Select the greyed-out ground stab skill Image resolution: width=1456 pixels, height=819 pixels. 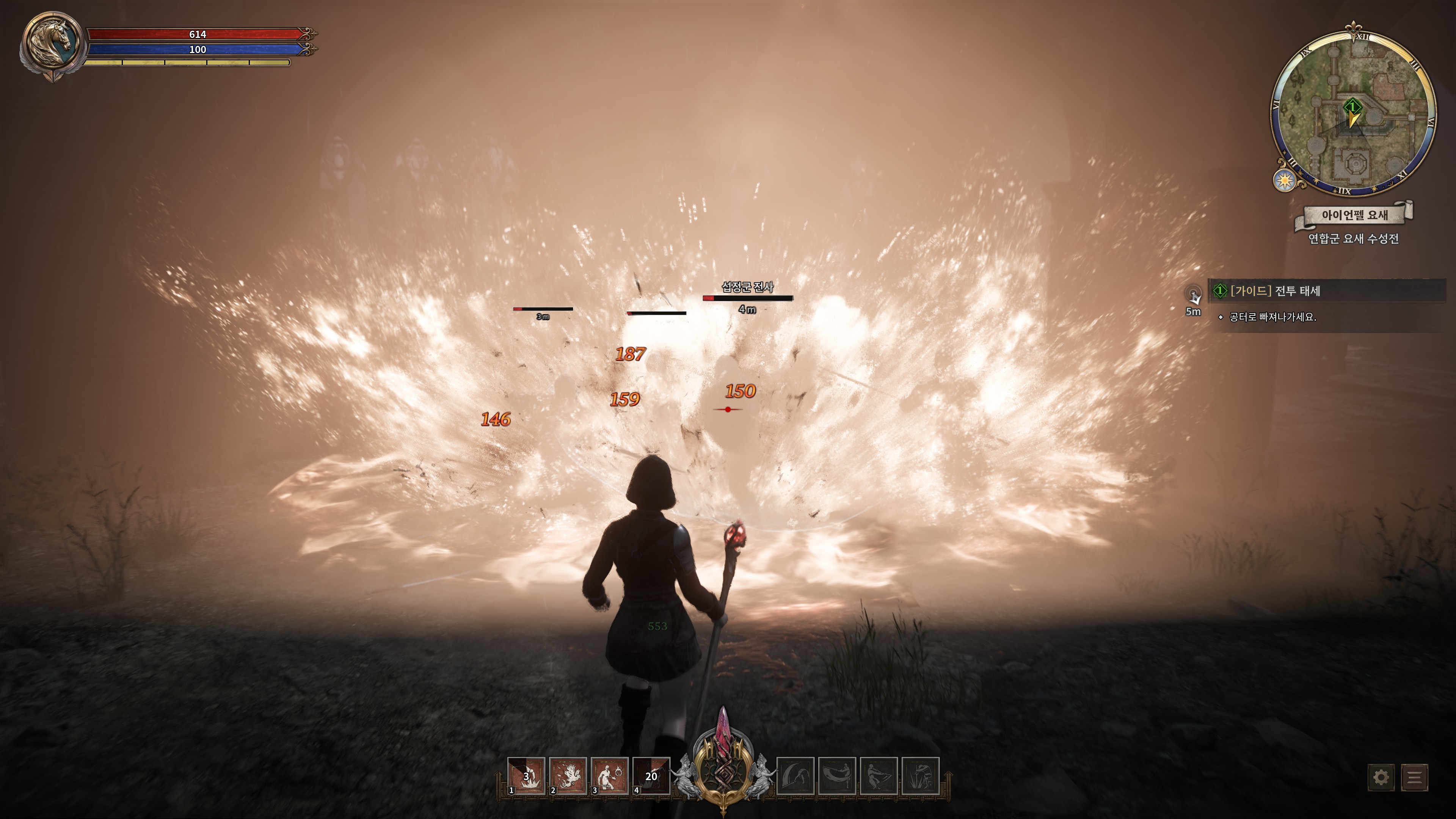(920, 776)
